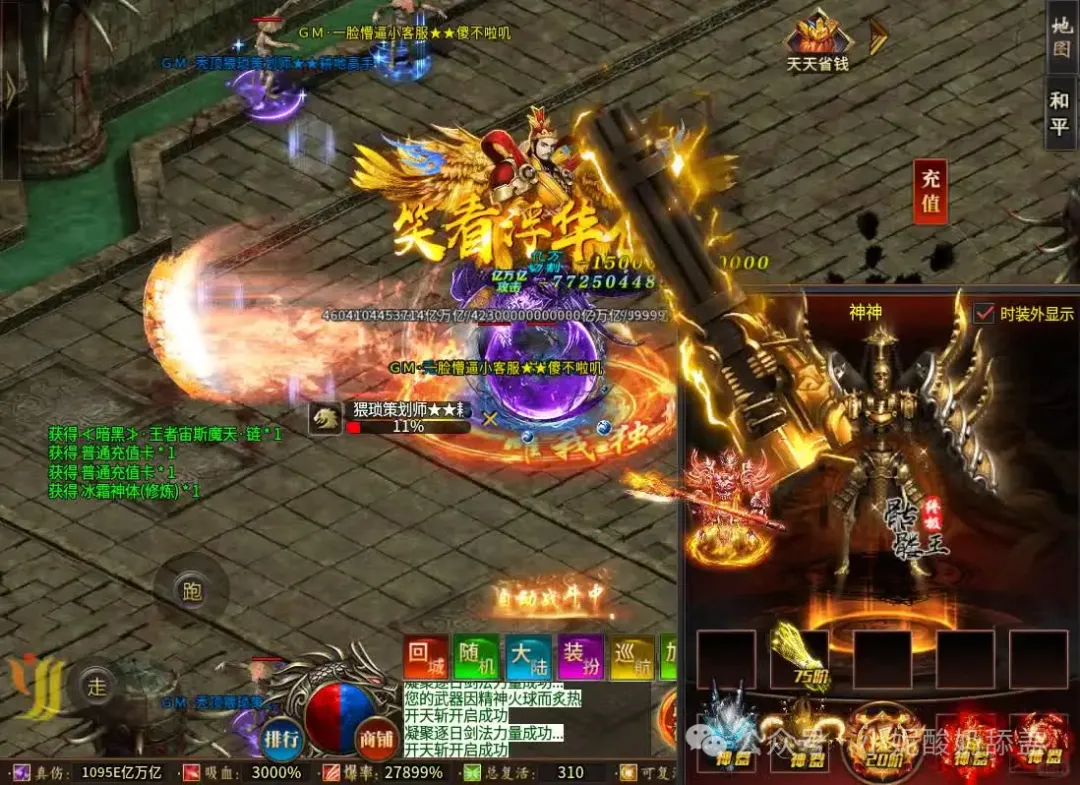Click the red 回城 return-to-town button
The height and width of the screenshot is (785, 1080).
click(426, 659)
